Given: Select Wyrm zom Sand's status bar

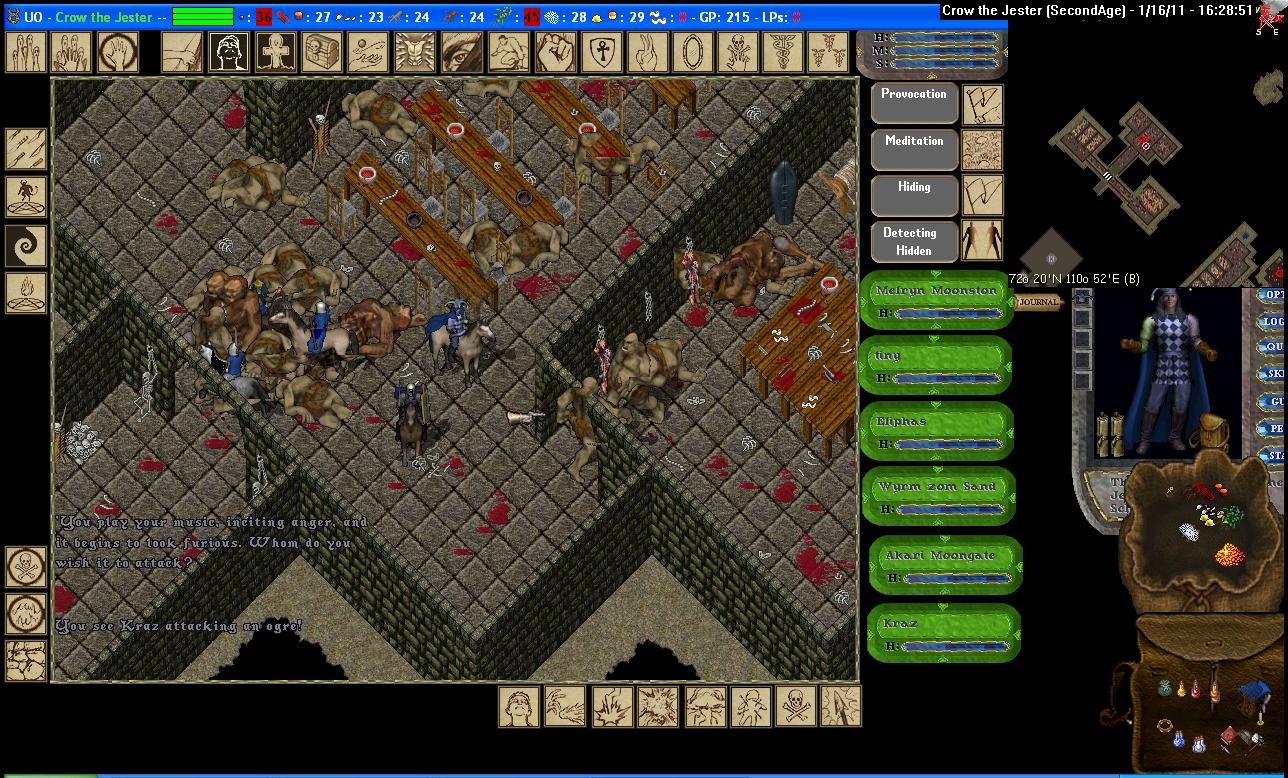Looking at the screenshot, I should (x=937, y=496).
